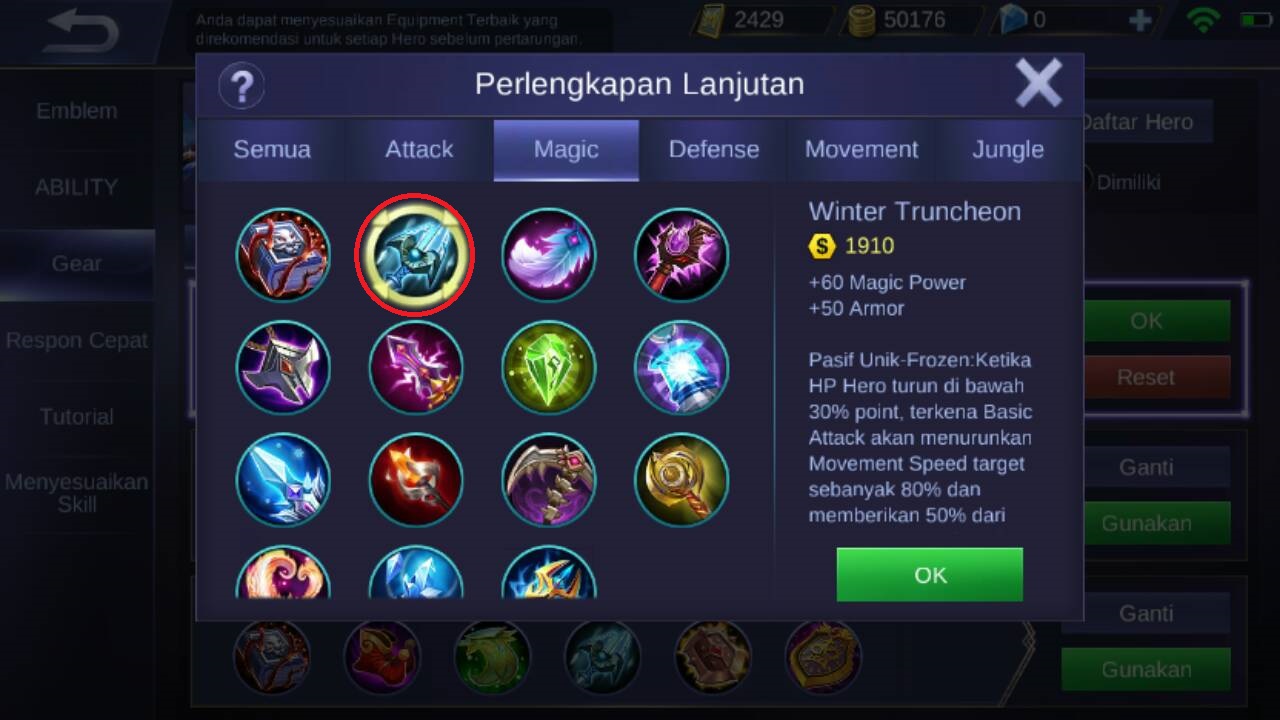The height and width of the screenshot is (720, 1280).
Task: Select the green crystal item icon
Action: [548, 367]
